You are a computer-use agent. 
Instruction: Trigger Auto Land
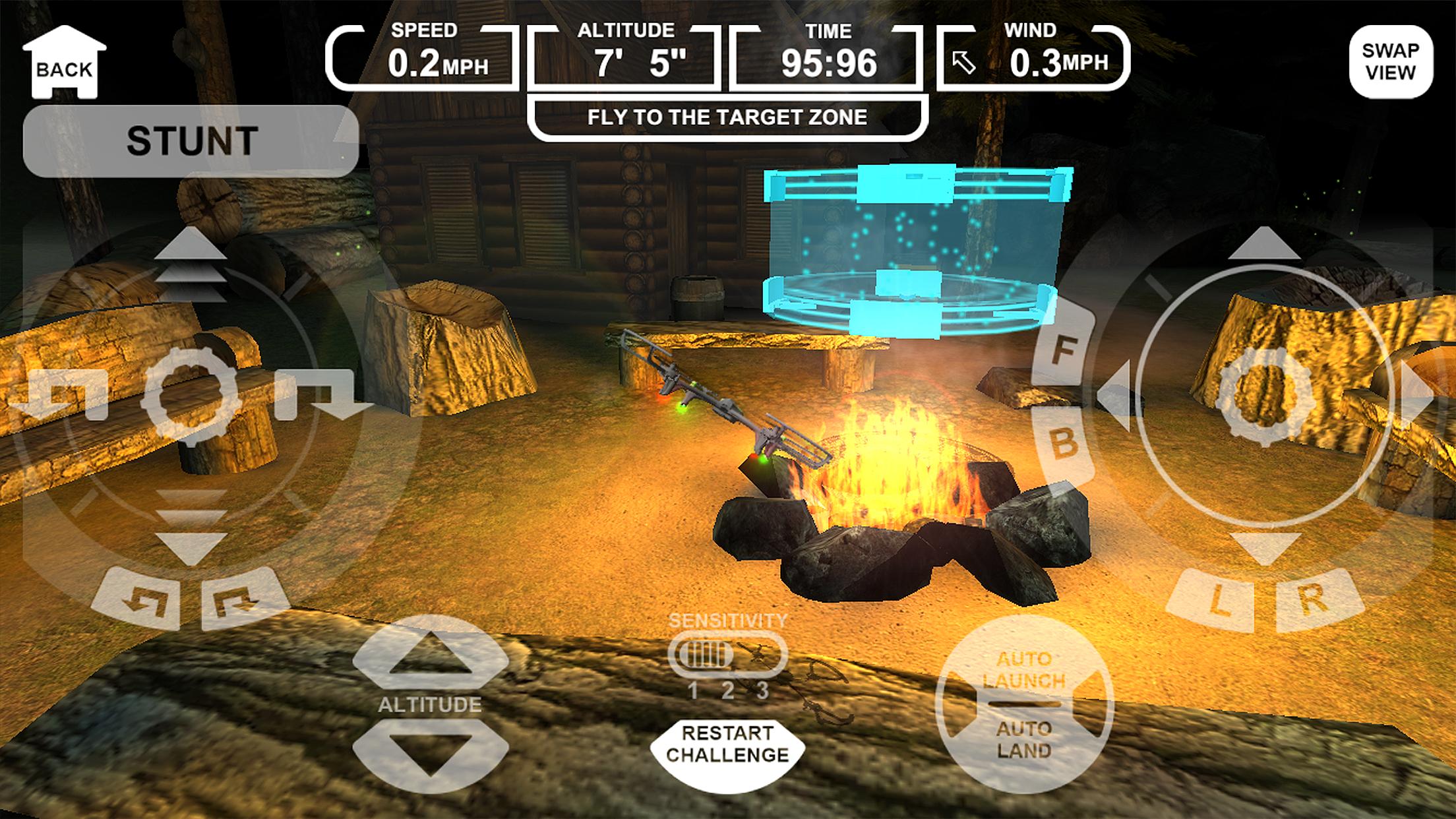click(1023, 740)
